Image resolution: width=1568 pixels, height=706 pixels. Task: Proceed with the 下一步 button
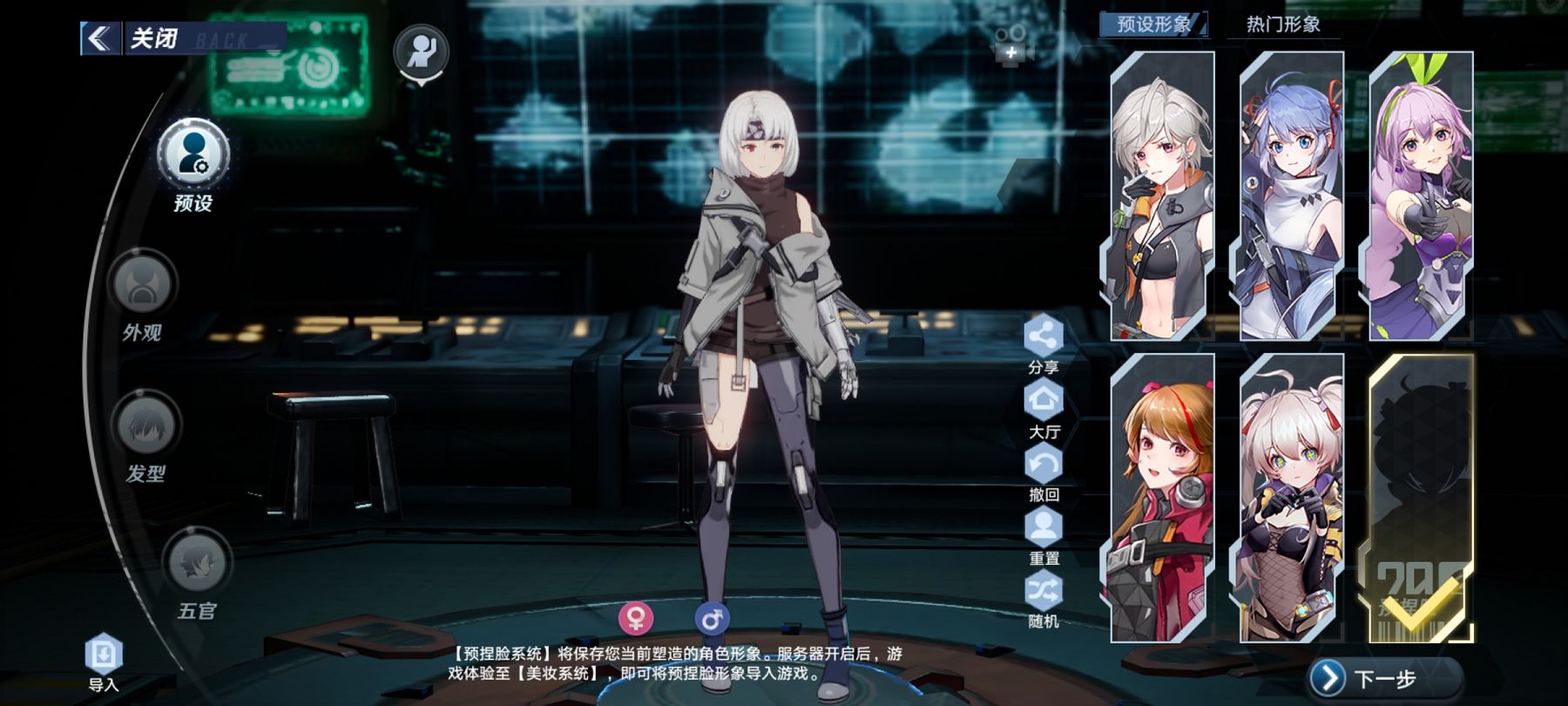[1383, 678]
